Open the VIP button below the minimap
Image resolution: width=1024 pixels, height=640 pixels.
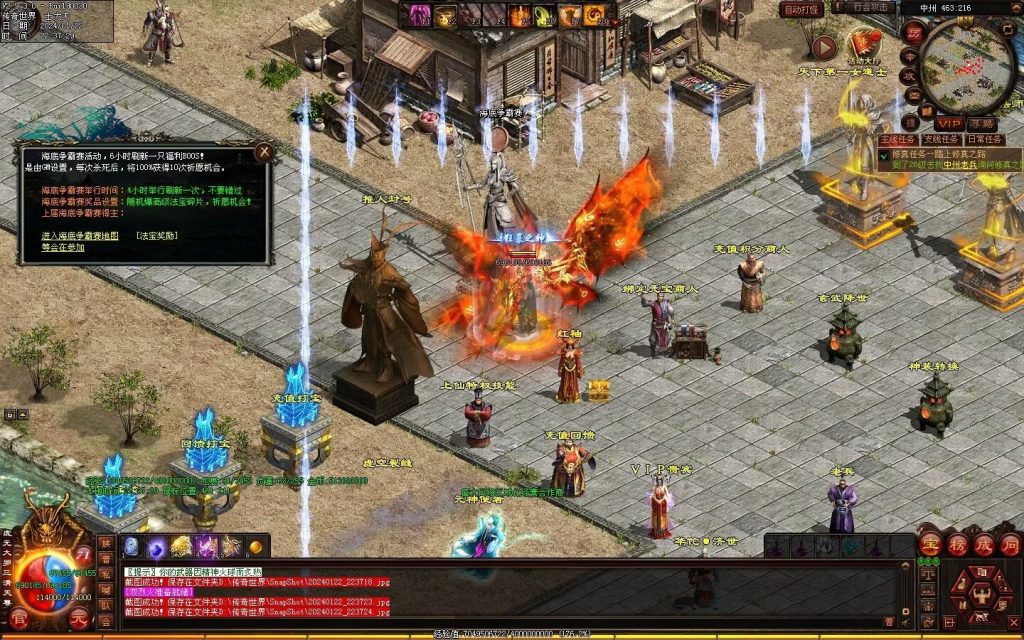click(x=949, y=122)
